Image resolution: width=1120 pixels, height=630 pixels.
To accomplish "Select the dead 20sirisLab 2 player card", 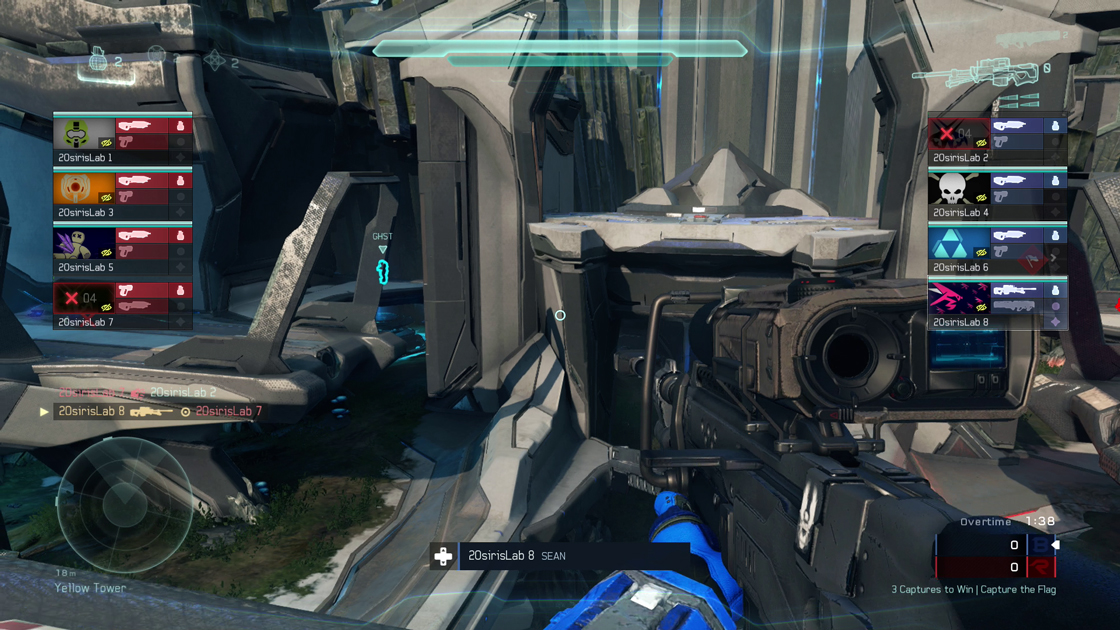I will 997,139.
